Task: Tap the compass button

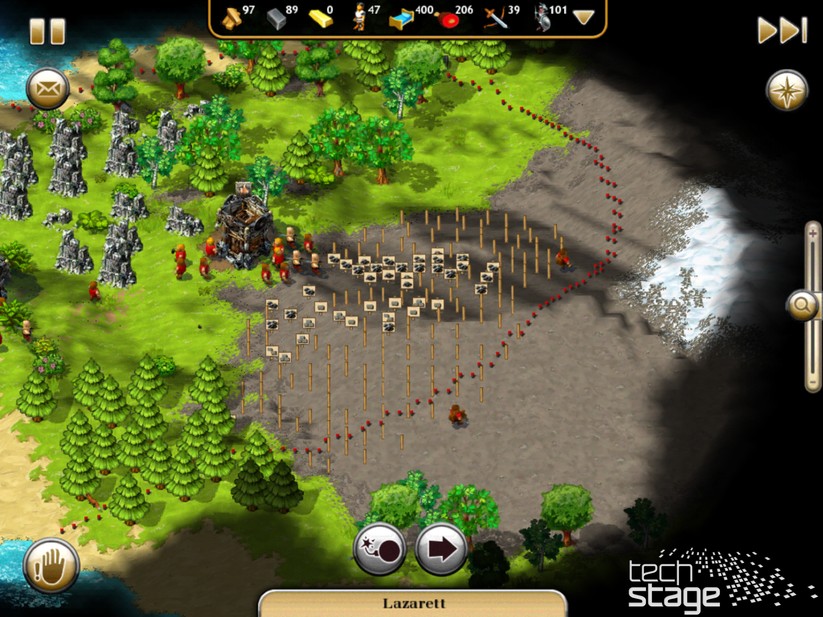Action: tap(786, 90)
